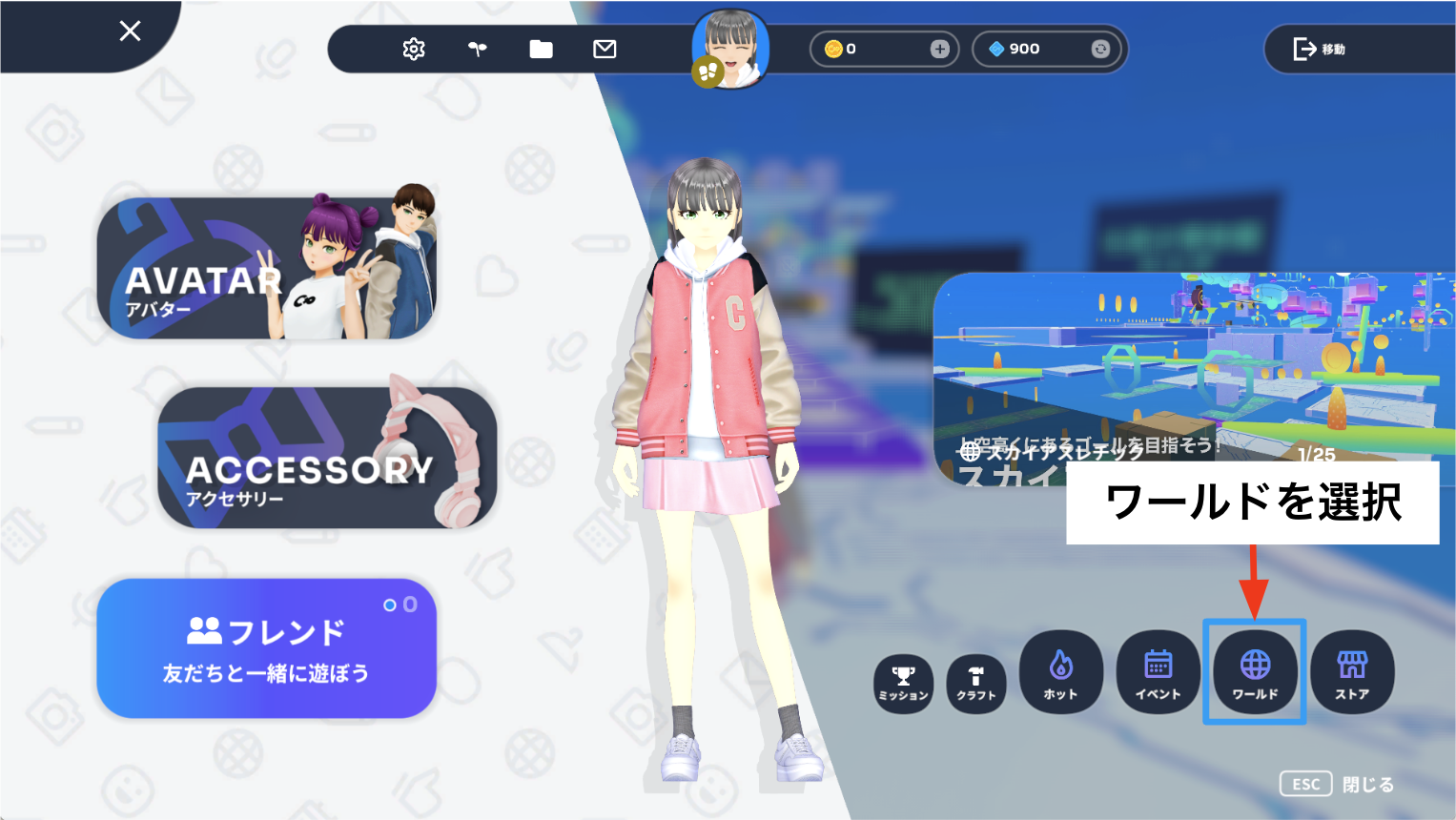Open the AVATAR customization card
Image resolution: width=1456 pixels, height=820 pixels.
pyautogui.click(x=267, y=269)
